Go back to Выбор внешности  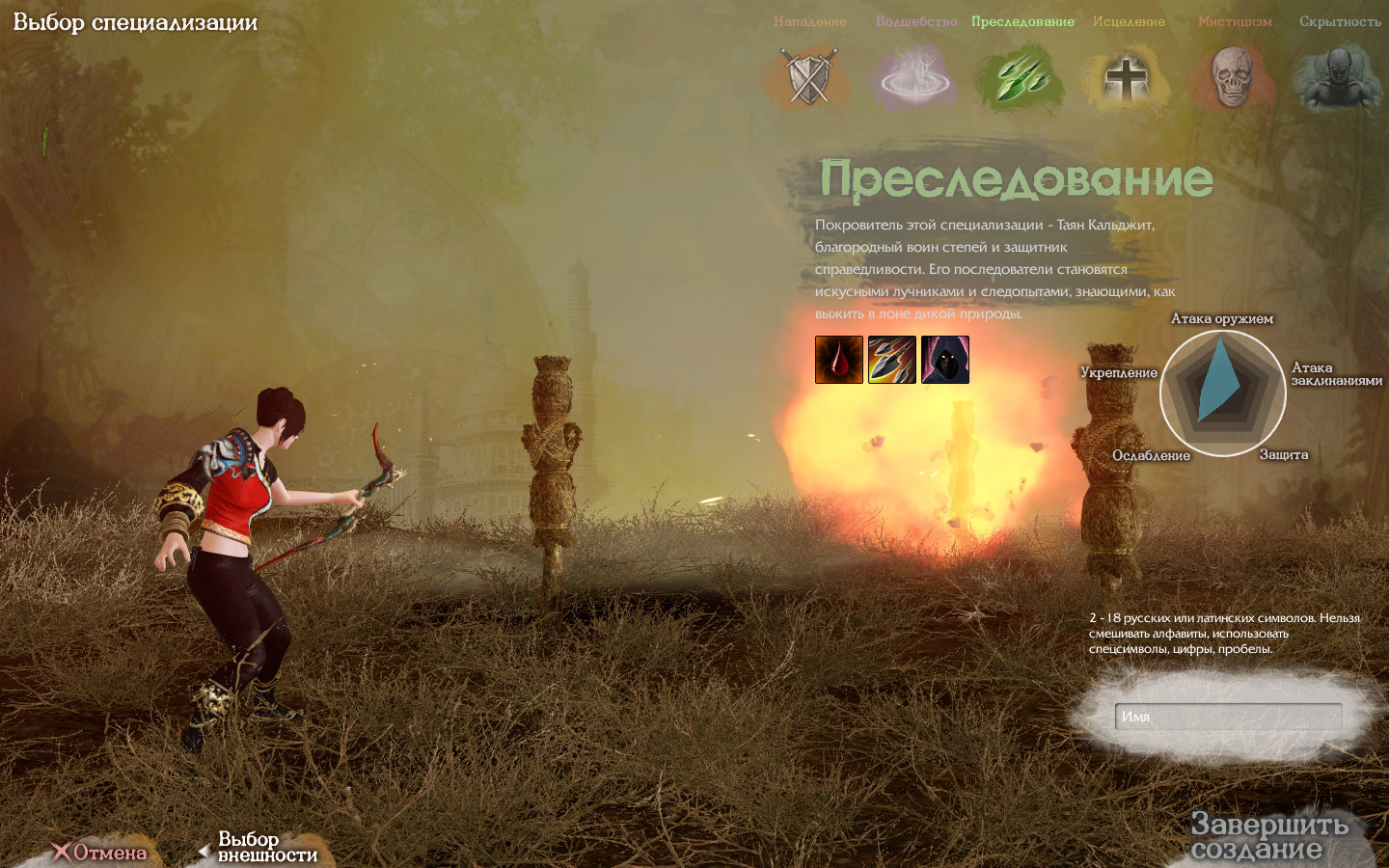click(259, 847)
